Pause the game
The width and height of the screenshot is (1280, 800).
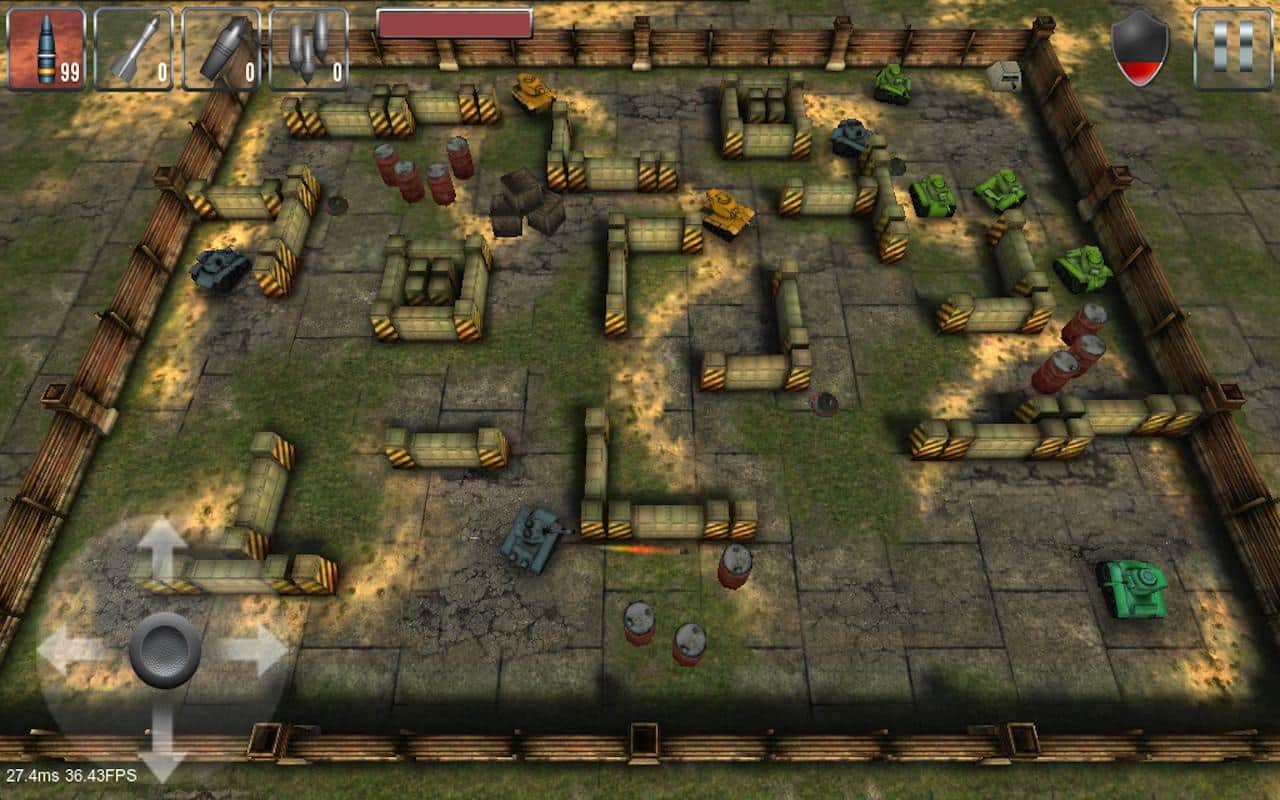[x=1233, y=48]
